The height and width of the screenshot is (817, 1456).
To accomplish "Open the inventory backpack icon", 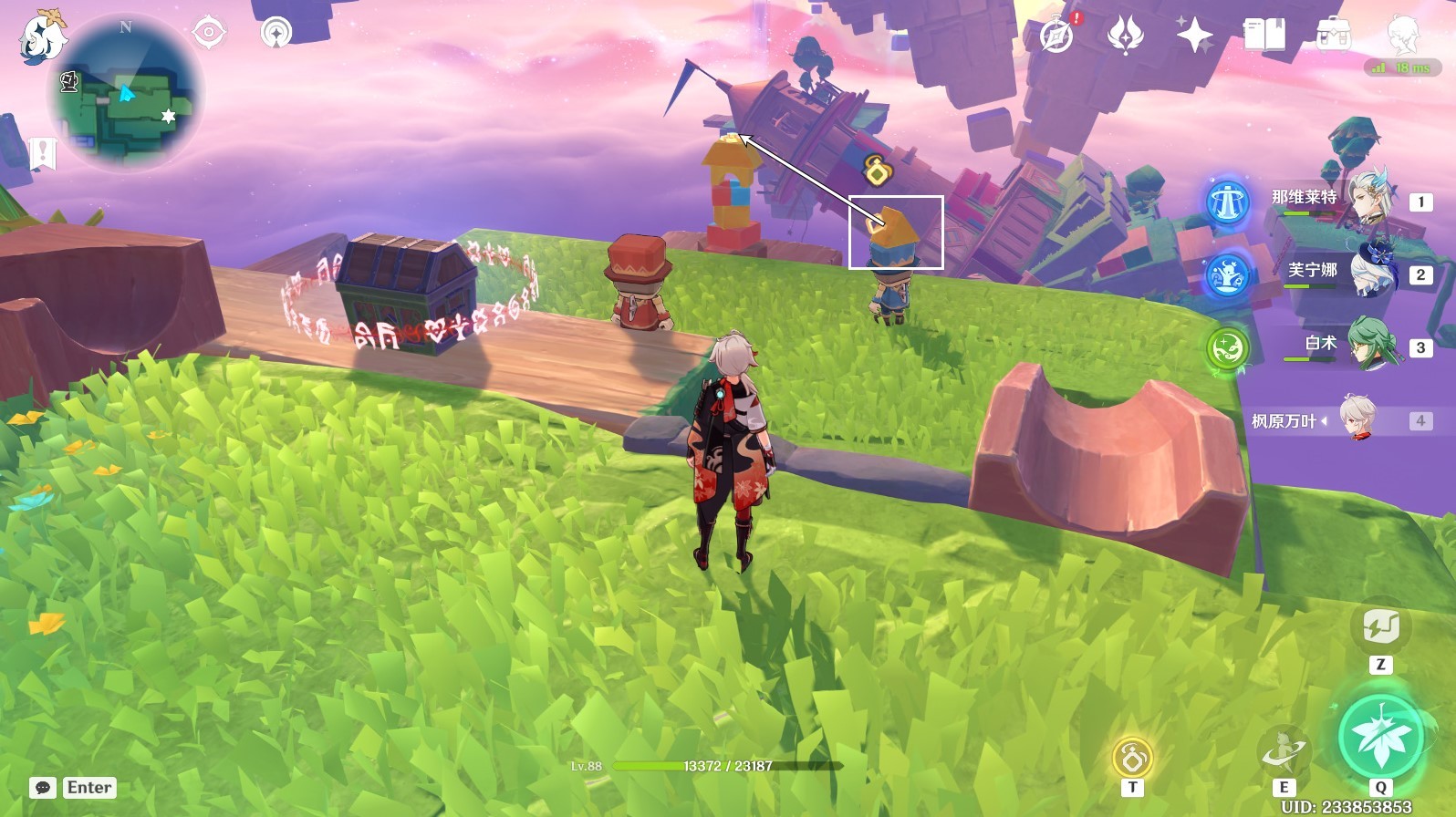I will click(1333, 36).
